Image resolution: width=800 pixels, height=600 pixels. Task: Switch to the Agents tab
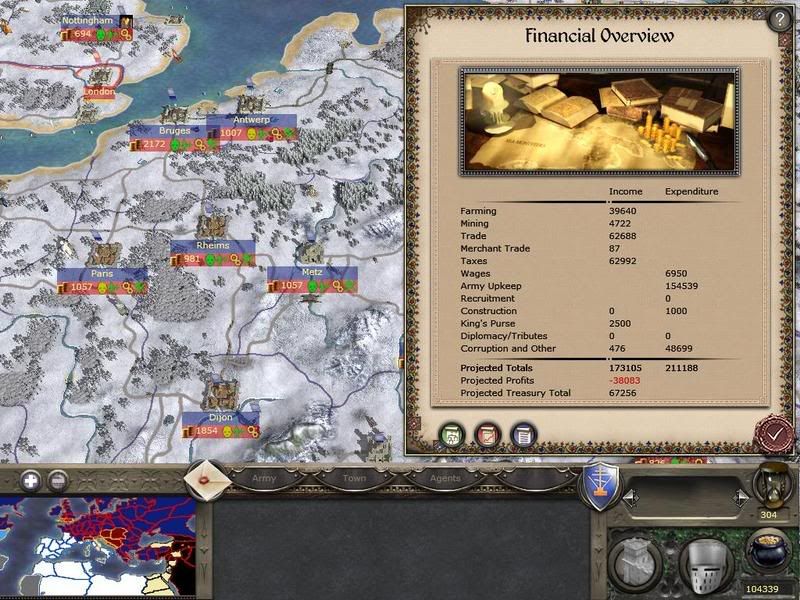click(445, 478)
